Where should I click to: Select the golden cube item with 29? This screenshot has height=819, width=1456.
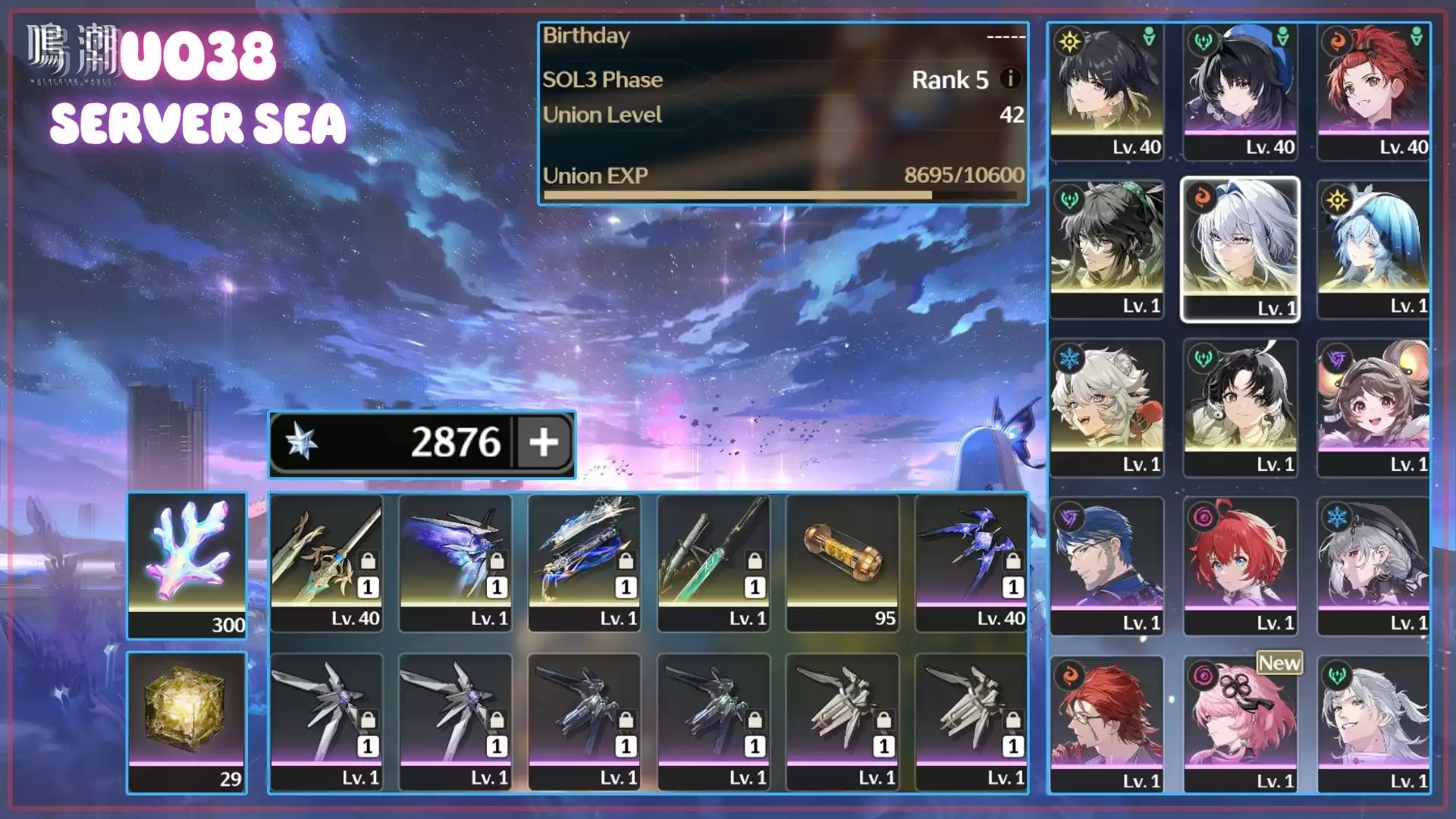click(x=187, y=722)
